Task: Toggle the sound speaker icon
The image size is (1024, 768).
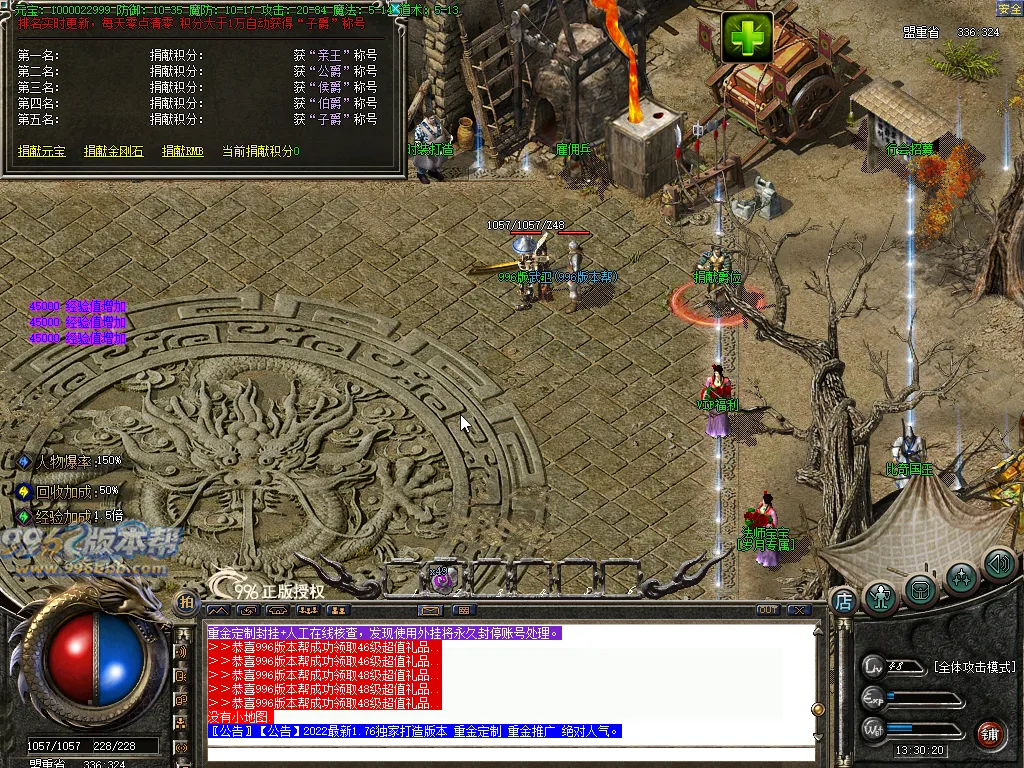Action: coord(998,564)
